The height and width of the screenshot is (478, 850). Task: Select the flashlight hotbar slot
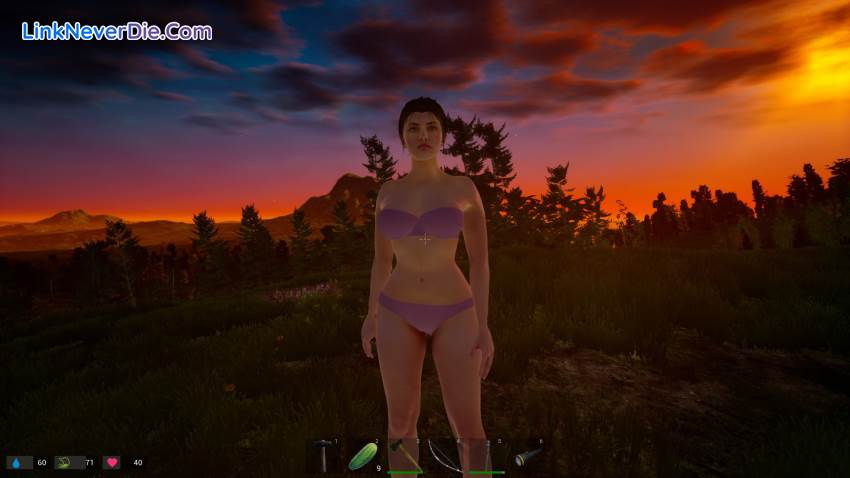[x=527, y=456]
